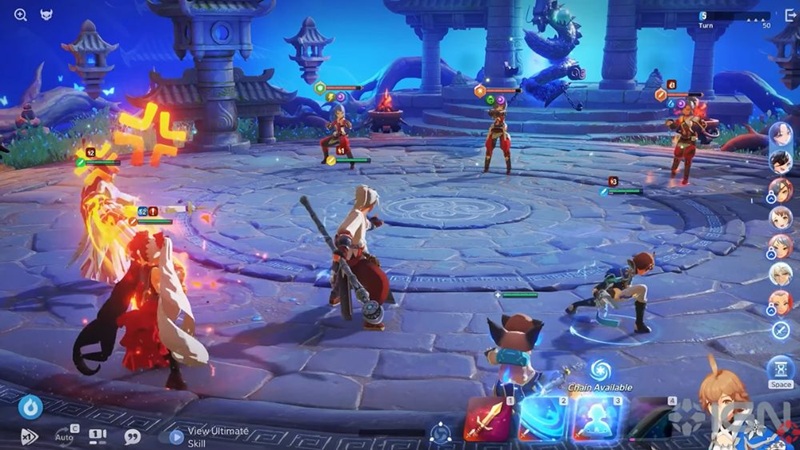Toggle Auto battle mode
Image resolution: width=800 pixels, height=450 pixels.
click(x=64, y=436)
